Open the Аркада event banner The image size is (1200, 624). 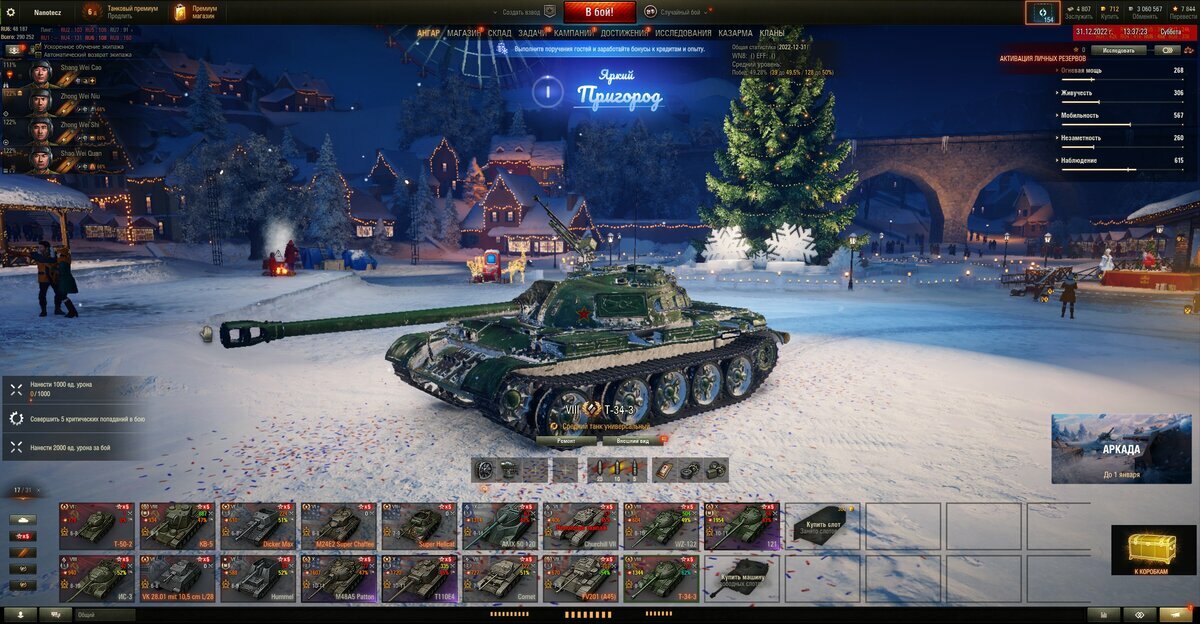(1120, 448)
